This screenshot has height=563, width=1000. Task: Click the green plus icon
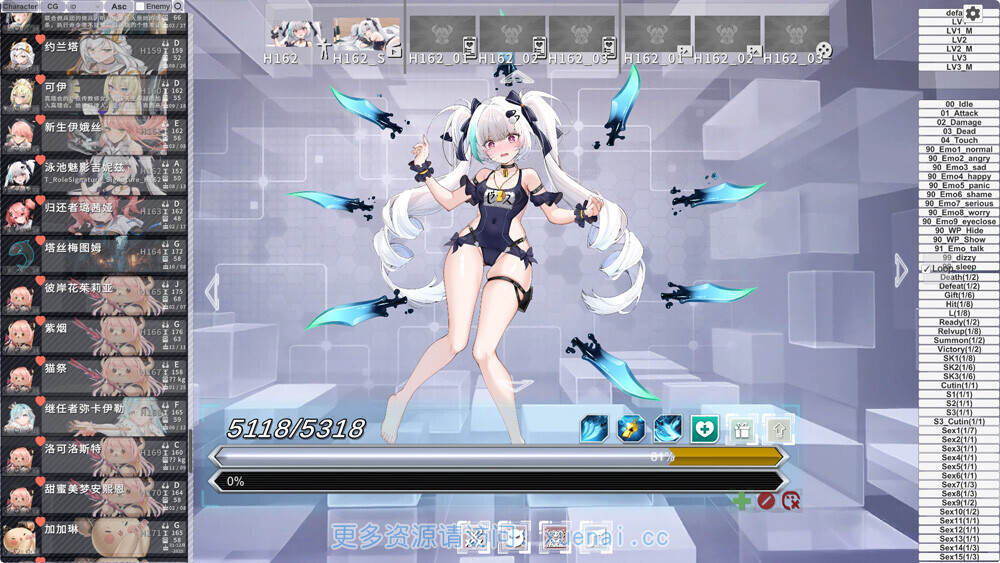(x=741, y=500)
